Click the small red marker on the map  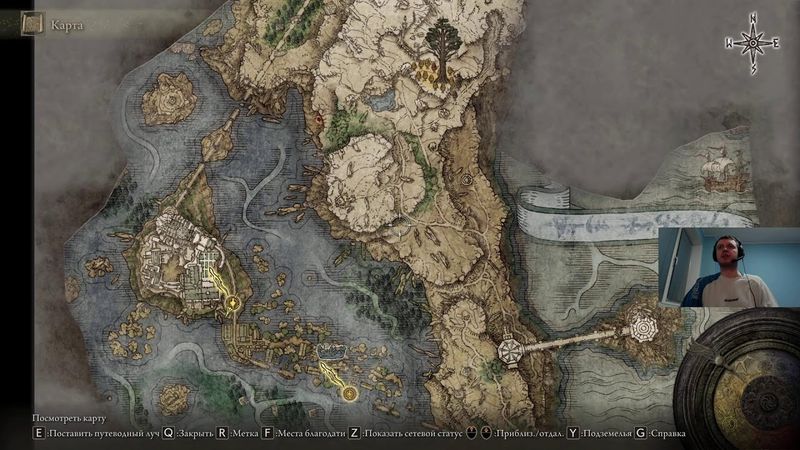pos(319,120)
